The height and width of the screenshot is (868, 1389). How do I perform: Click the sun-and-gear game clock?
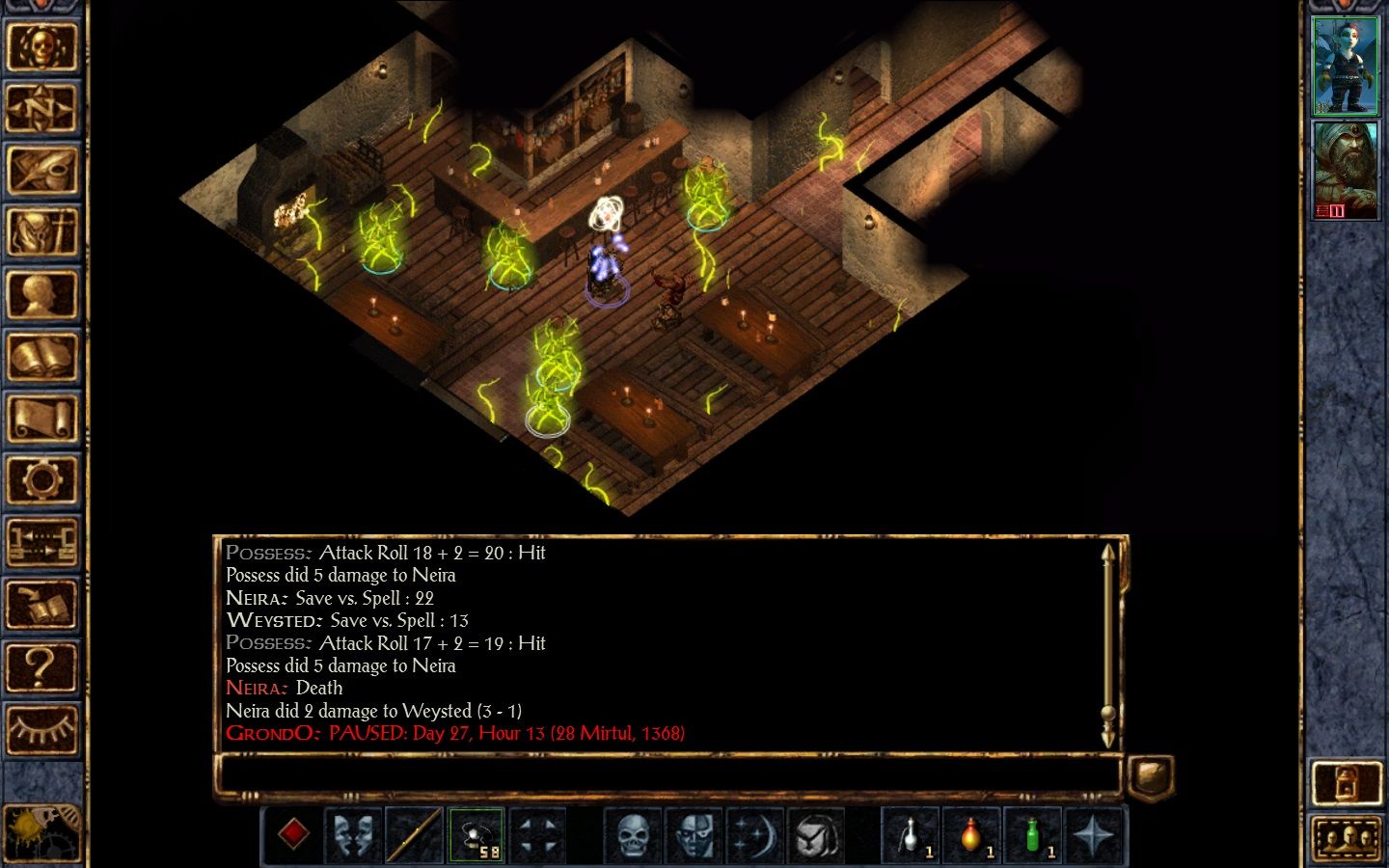click(x=39, y=831)
